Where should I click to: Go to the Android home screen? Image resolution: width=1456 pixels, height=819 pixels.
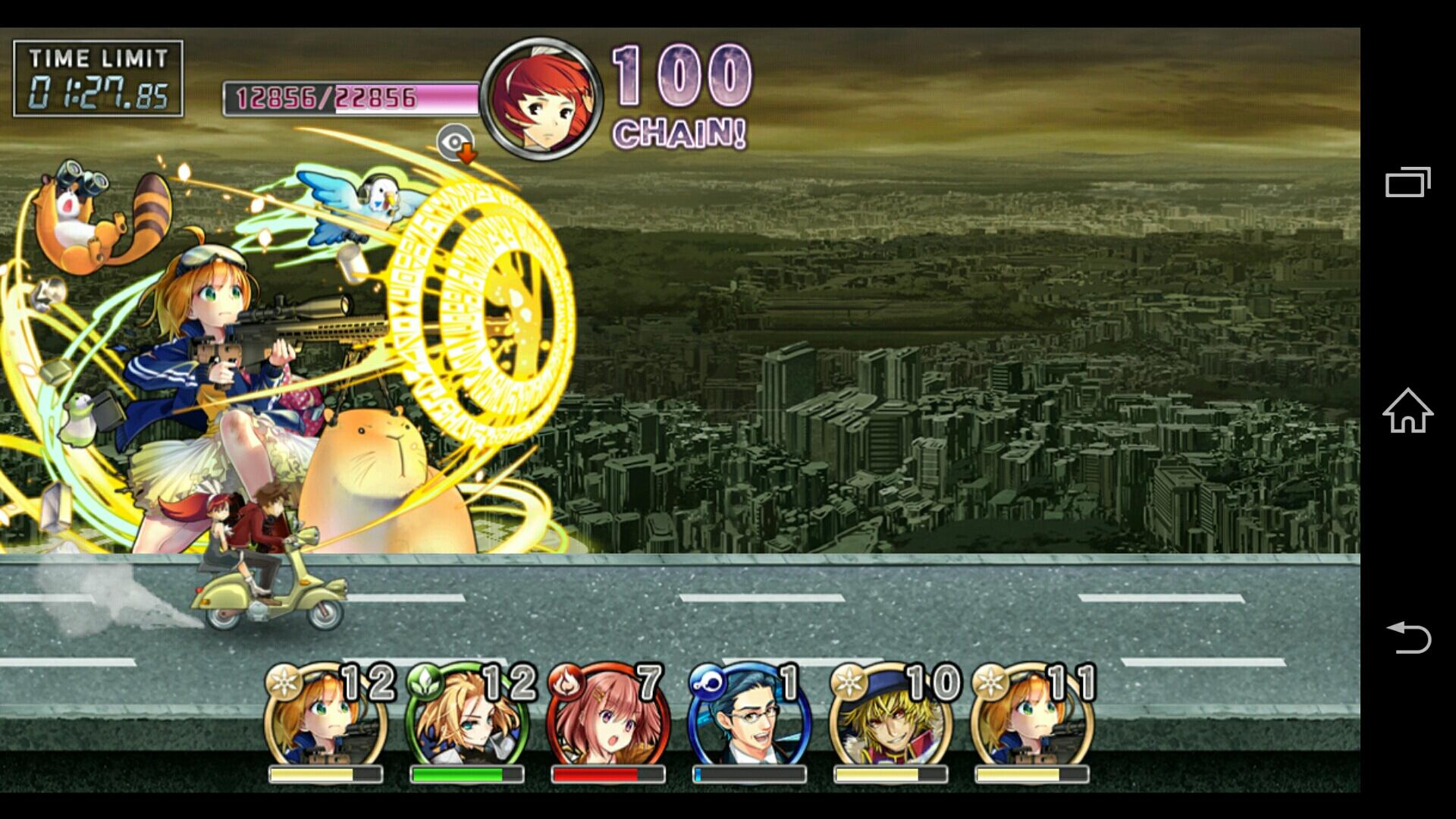(x=1407, y=410)
